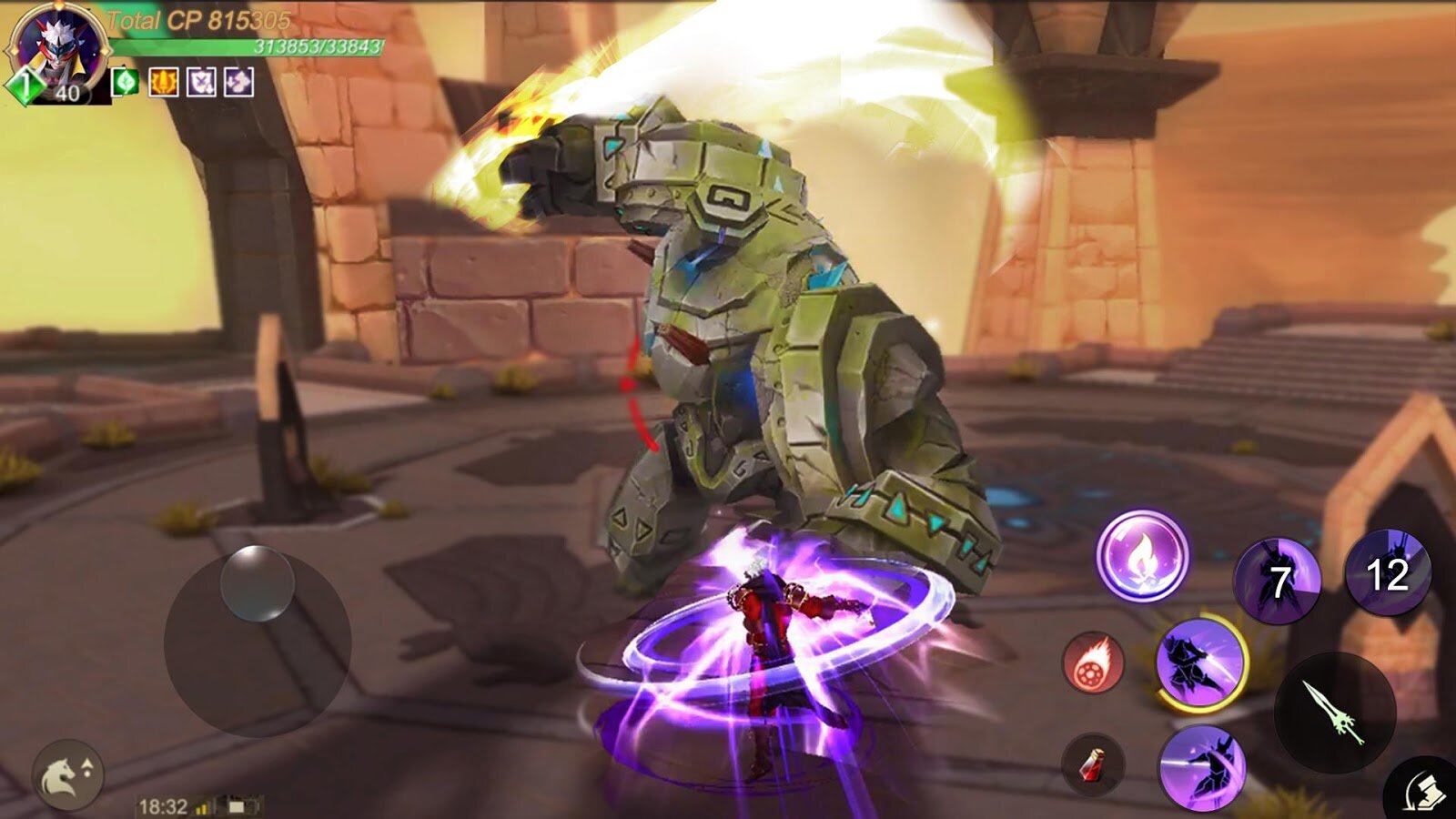The width and height of the screenshot is (1456, 819).
Task: Tap the virtual joystick knob
Action: [x=258, y=583]
